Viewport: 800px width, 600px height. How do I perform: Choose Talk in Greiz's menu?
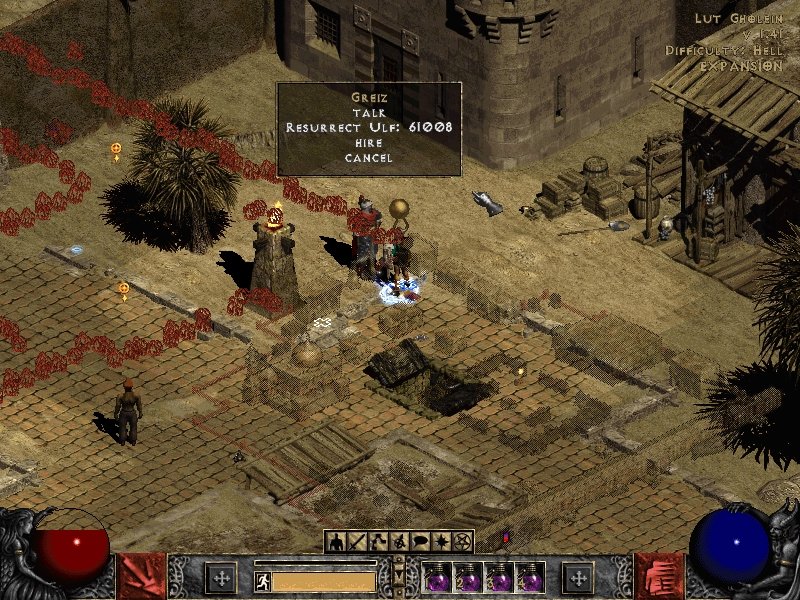pos(368,113)
